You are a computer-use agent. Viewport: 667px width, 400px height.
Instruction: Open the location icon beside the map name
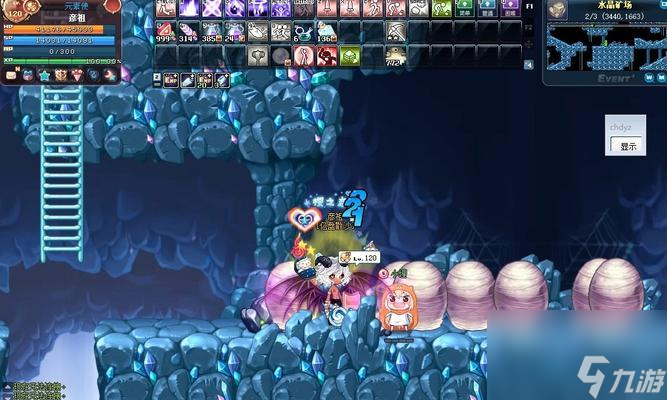click(x=557, y=9)
